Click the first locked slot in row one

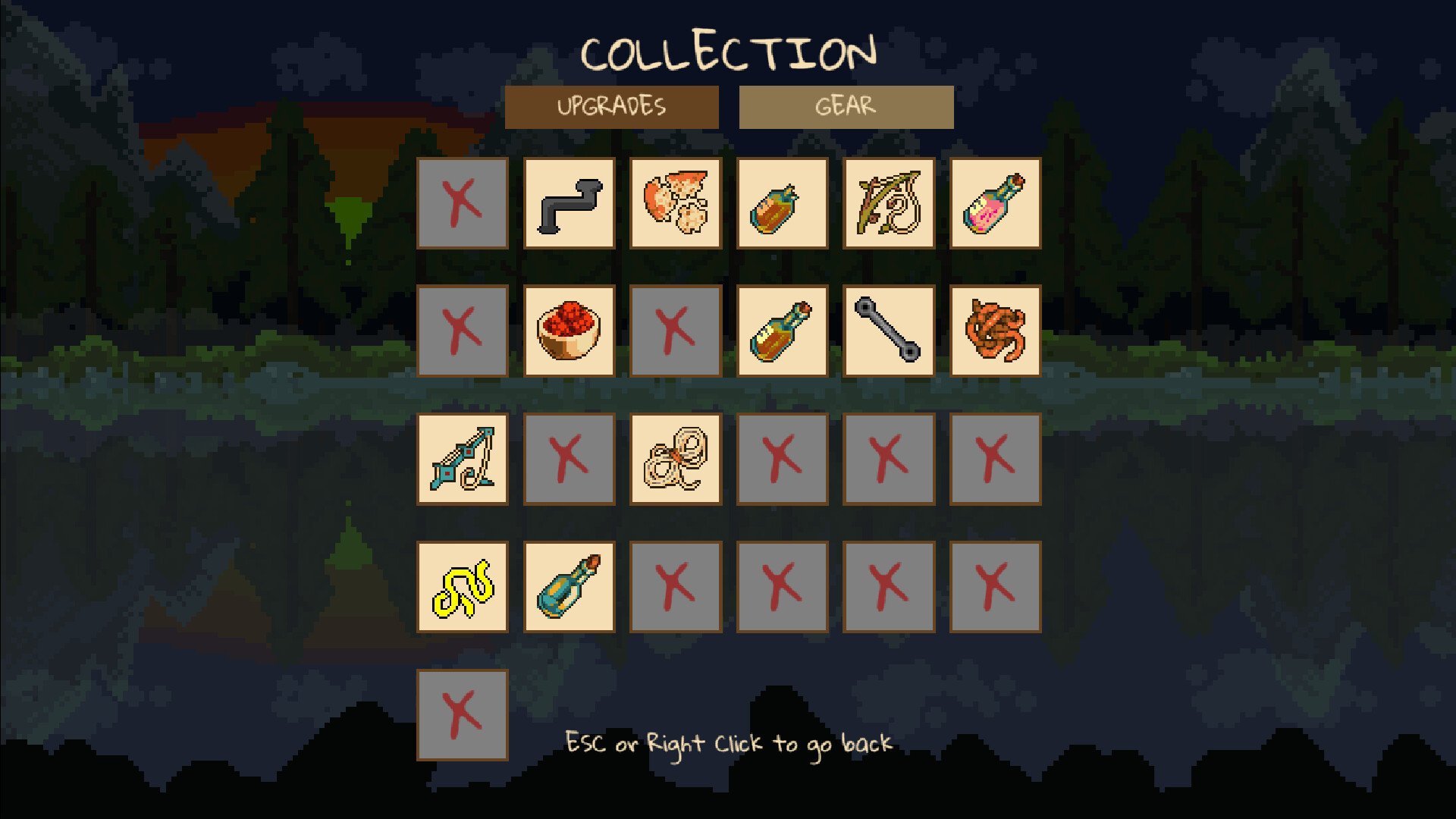click(x=463, y=203)
